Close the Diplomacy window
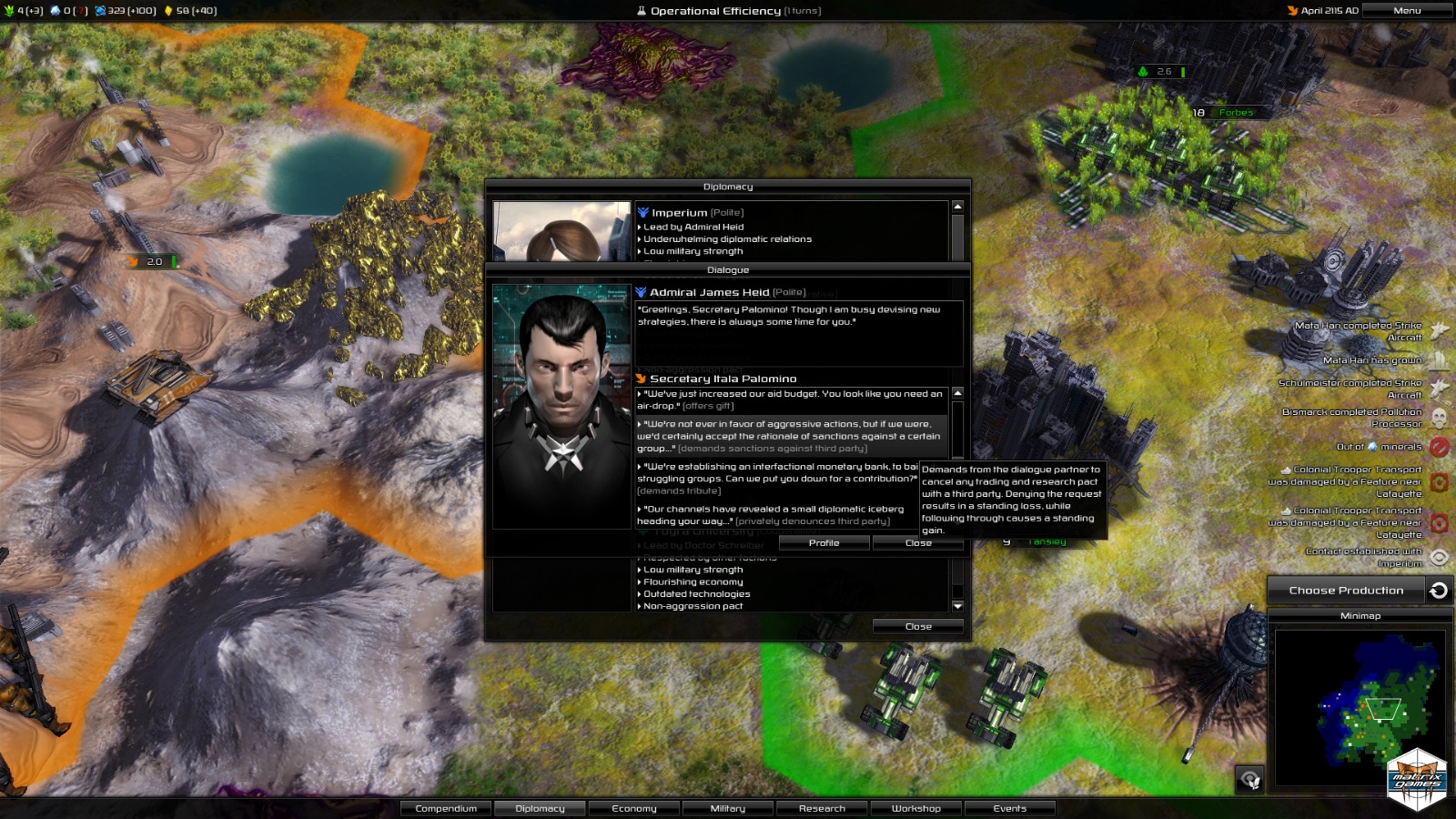 [917, 626]
